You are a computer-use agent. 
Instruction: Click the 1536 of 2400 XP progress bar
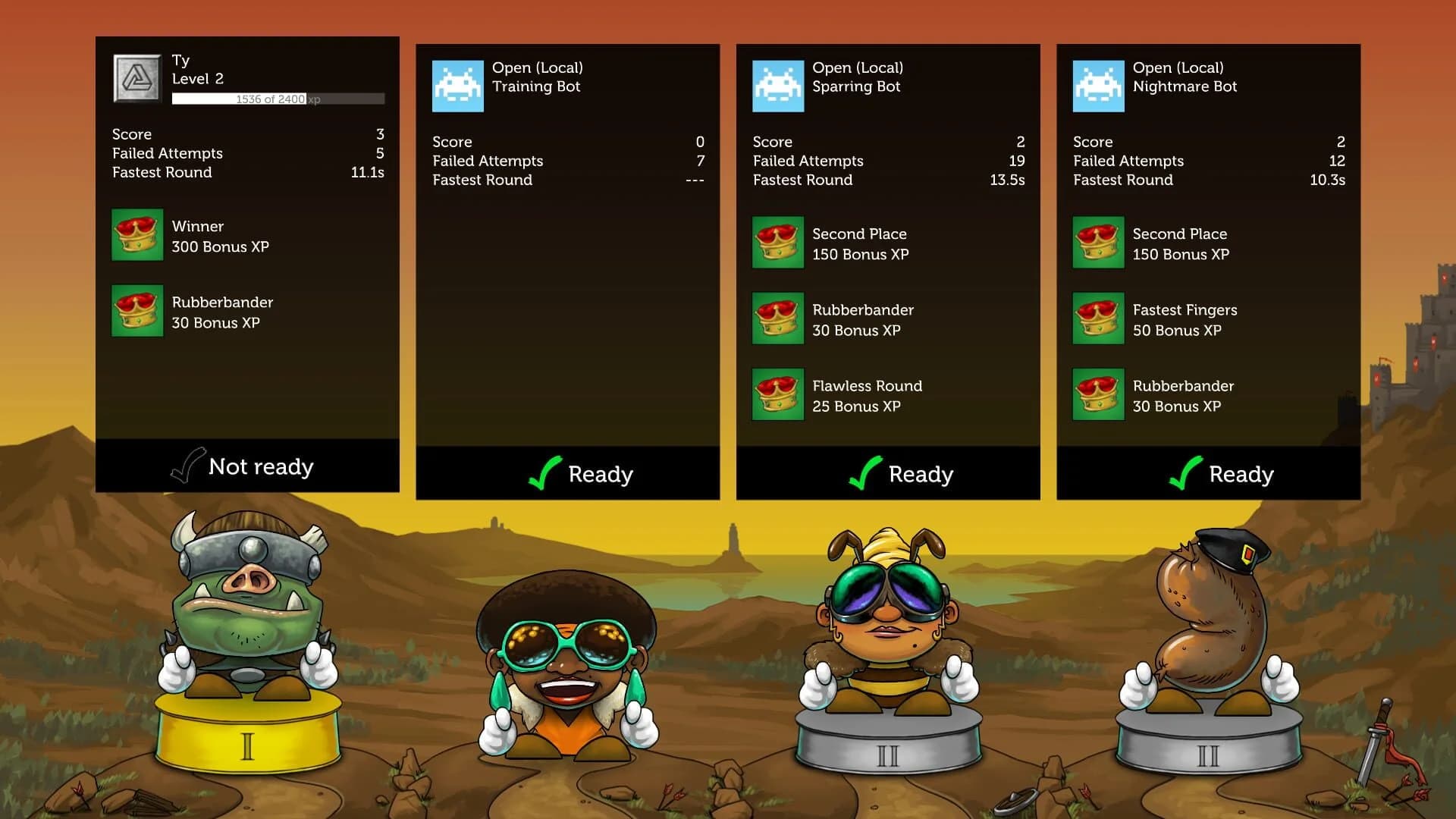pos(278,99)
